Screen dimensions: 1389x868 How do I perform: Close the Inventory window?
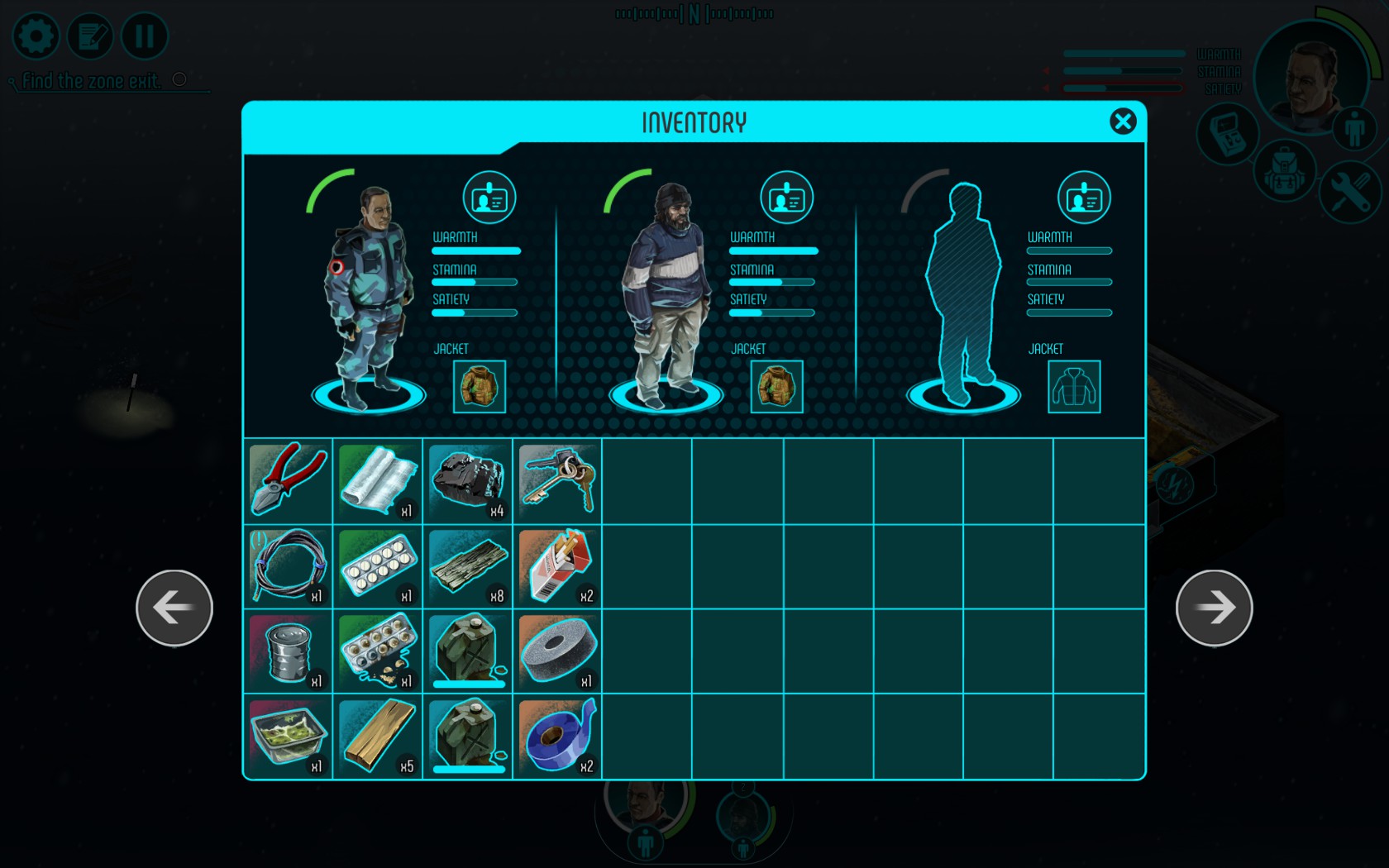tap(1122, 122)
